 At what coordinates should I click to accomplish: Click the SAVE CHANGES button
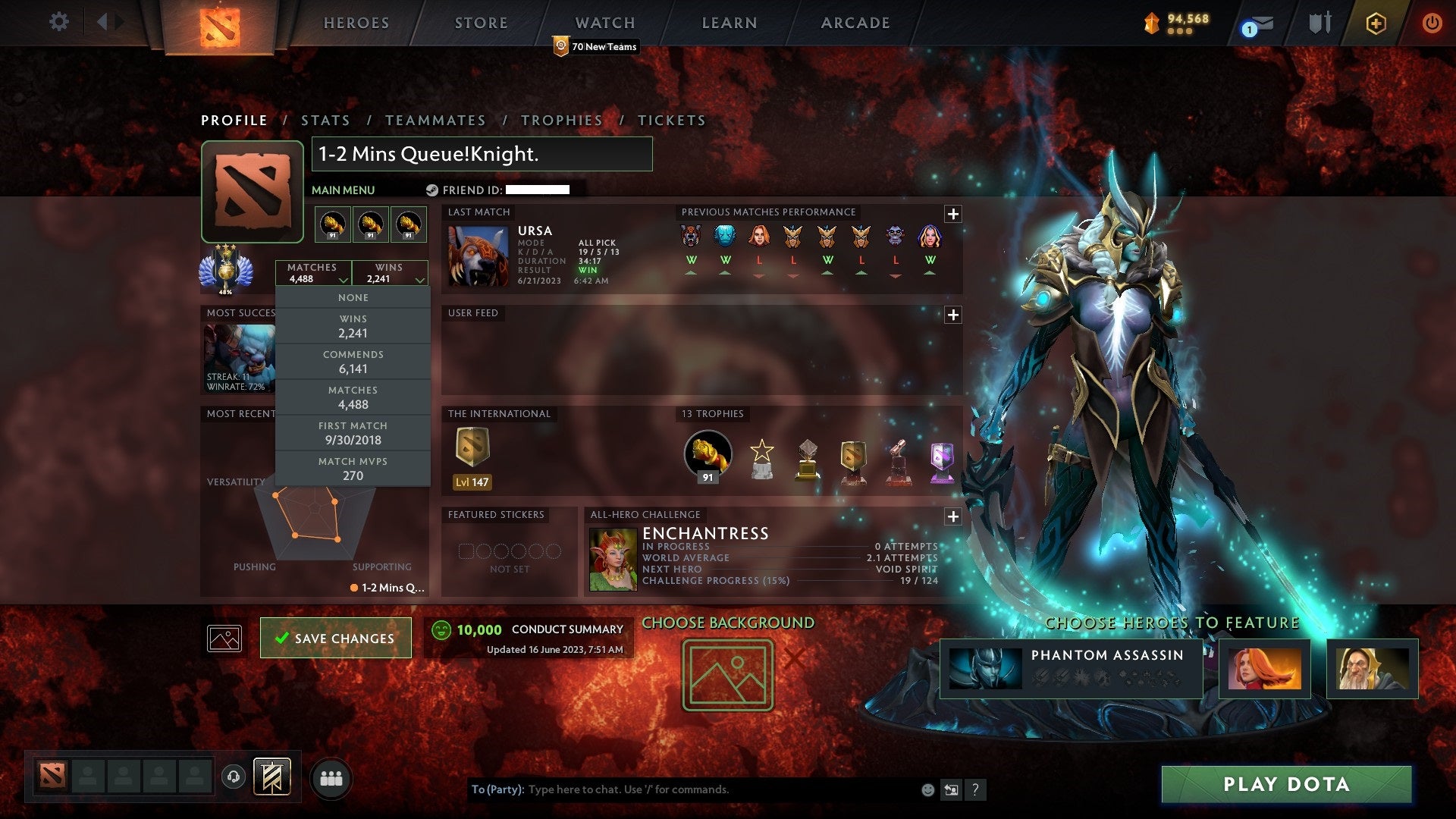pos(335,638)
